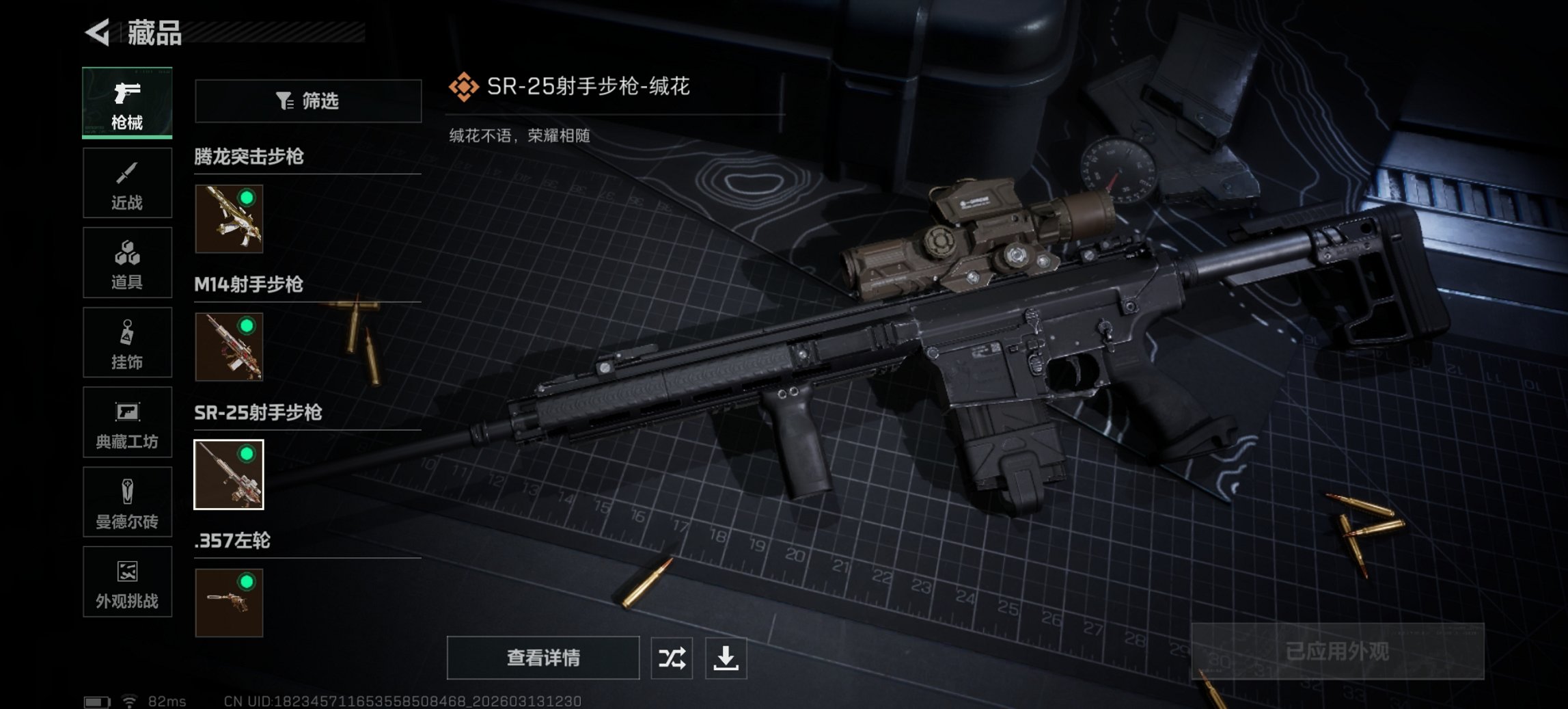Screen dimensions: 1568x709
Task: Select the 枪械 firearms category icon
Action: [127, 103]
